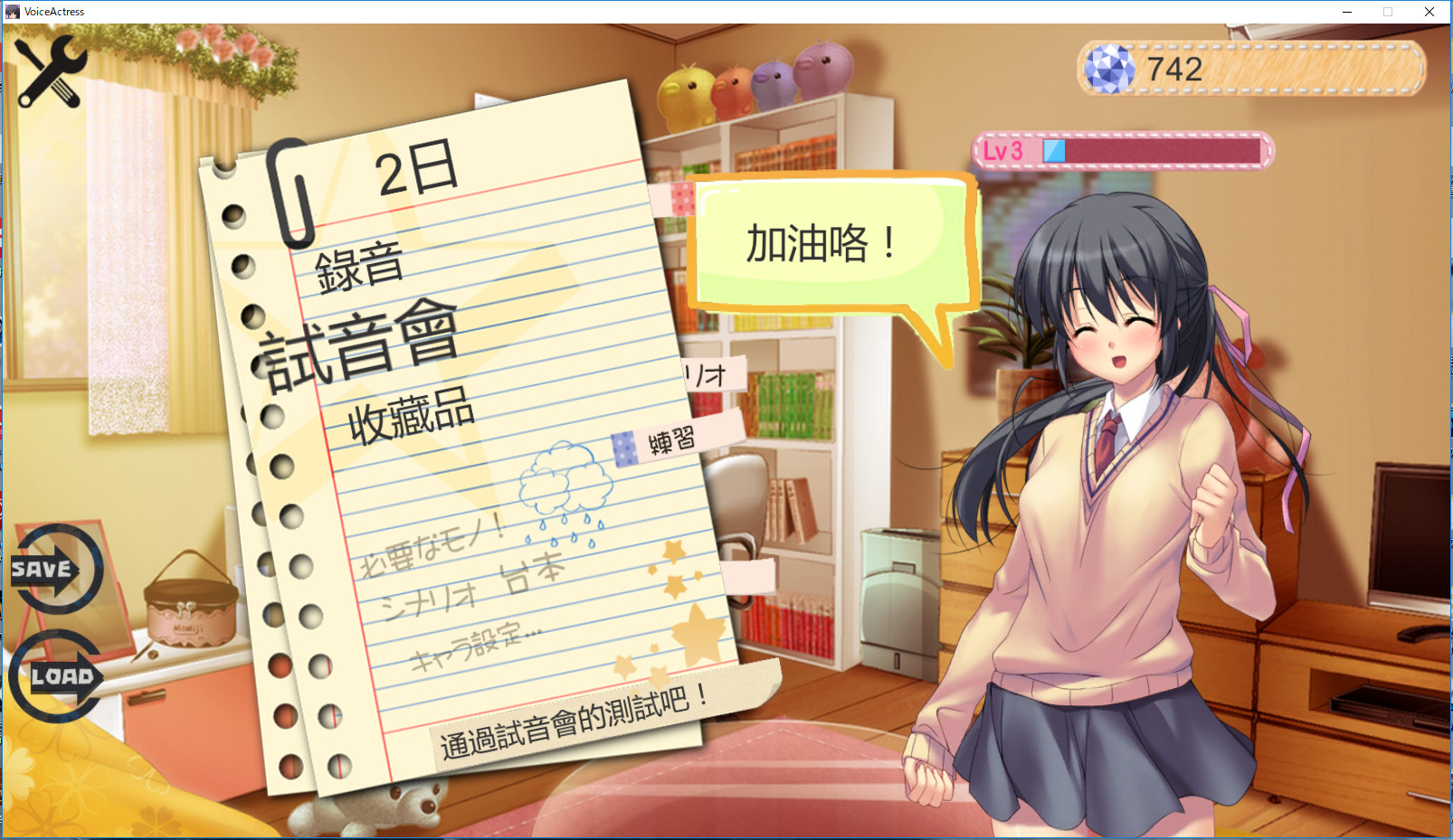
Task: Select the 錄音 recording option
Action: pos(360,264)
